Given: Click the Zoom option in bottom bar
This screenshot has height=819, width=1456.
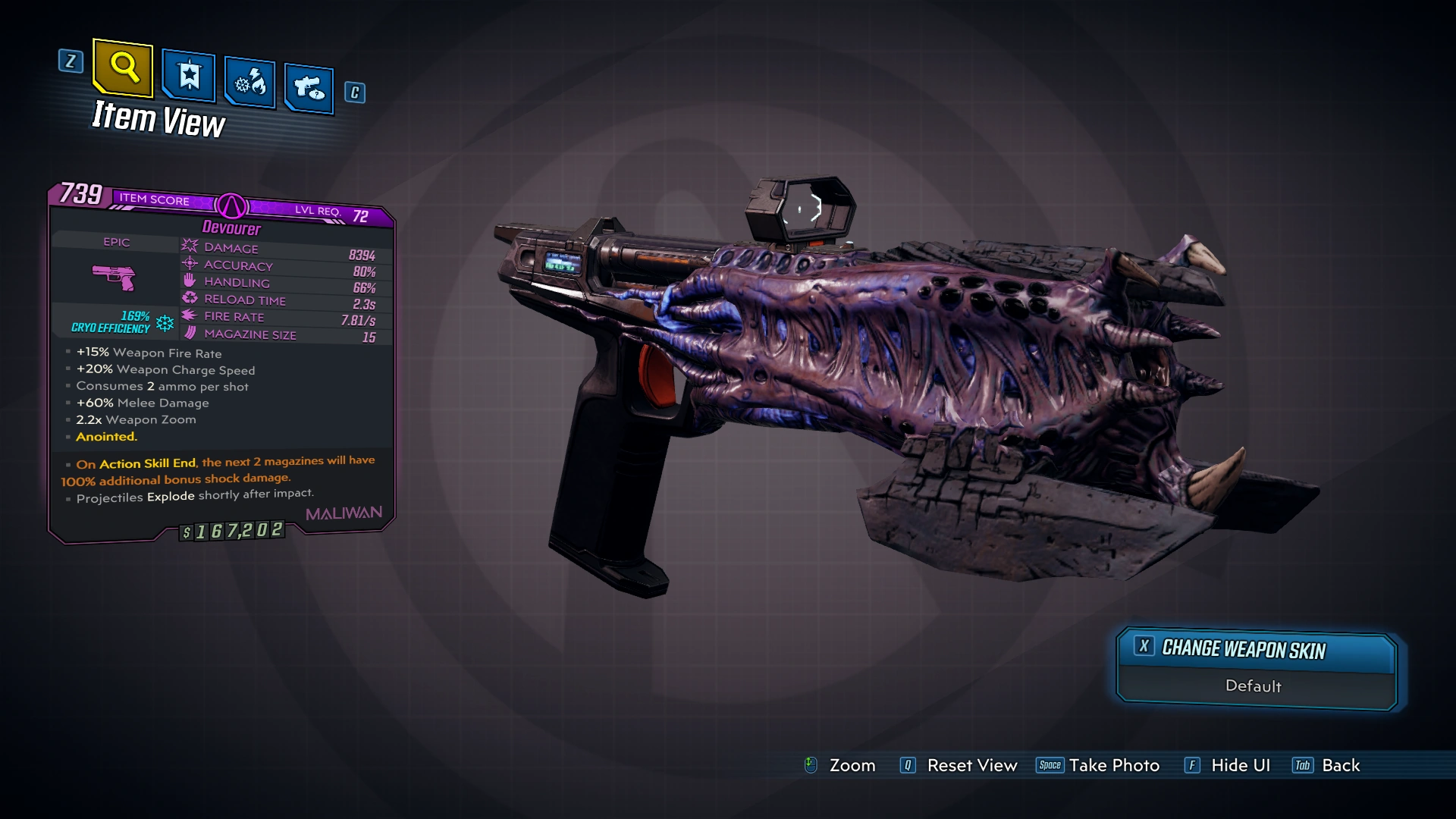Looking at the screenshot, I should pos(840,766).
